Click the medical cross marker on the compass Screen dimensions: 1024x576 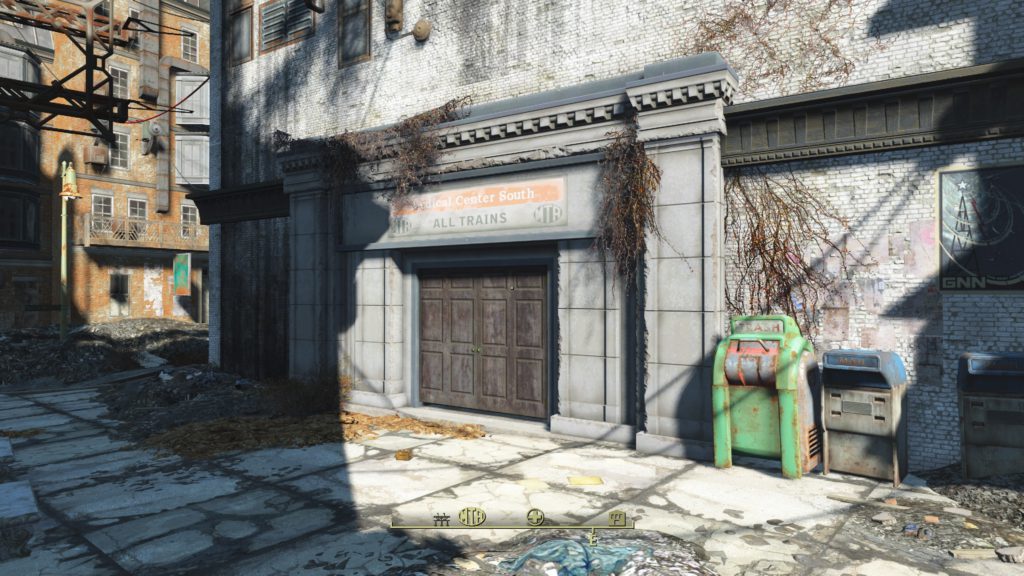[536, 517]
